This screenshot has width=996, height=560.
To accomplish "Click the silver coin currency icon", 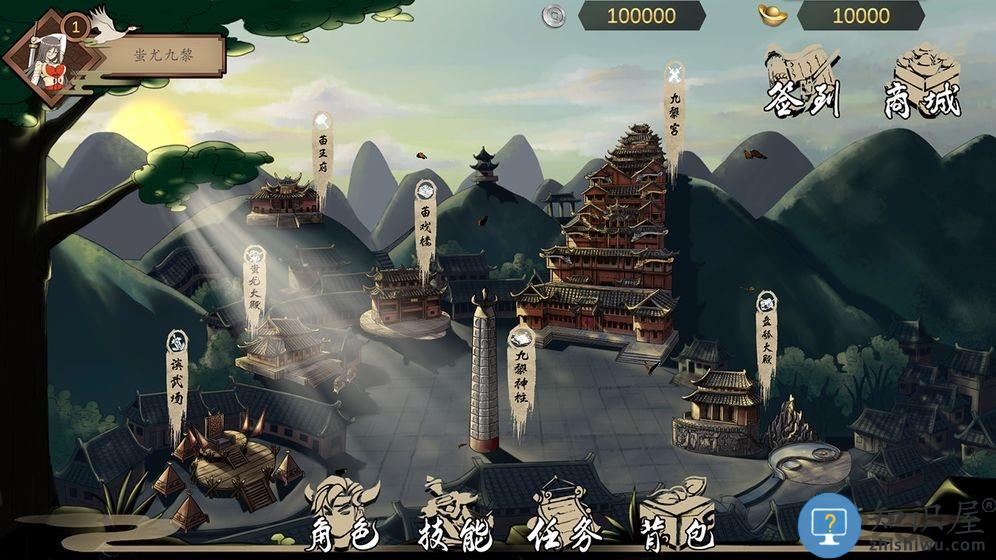I will pyautogui.click(x=554, y=15).
